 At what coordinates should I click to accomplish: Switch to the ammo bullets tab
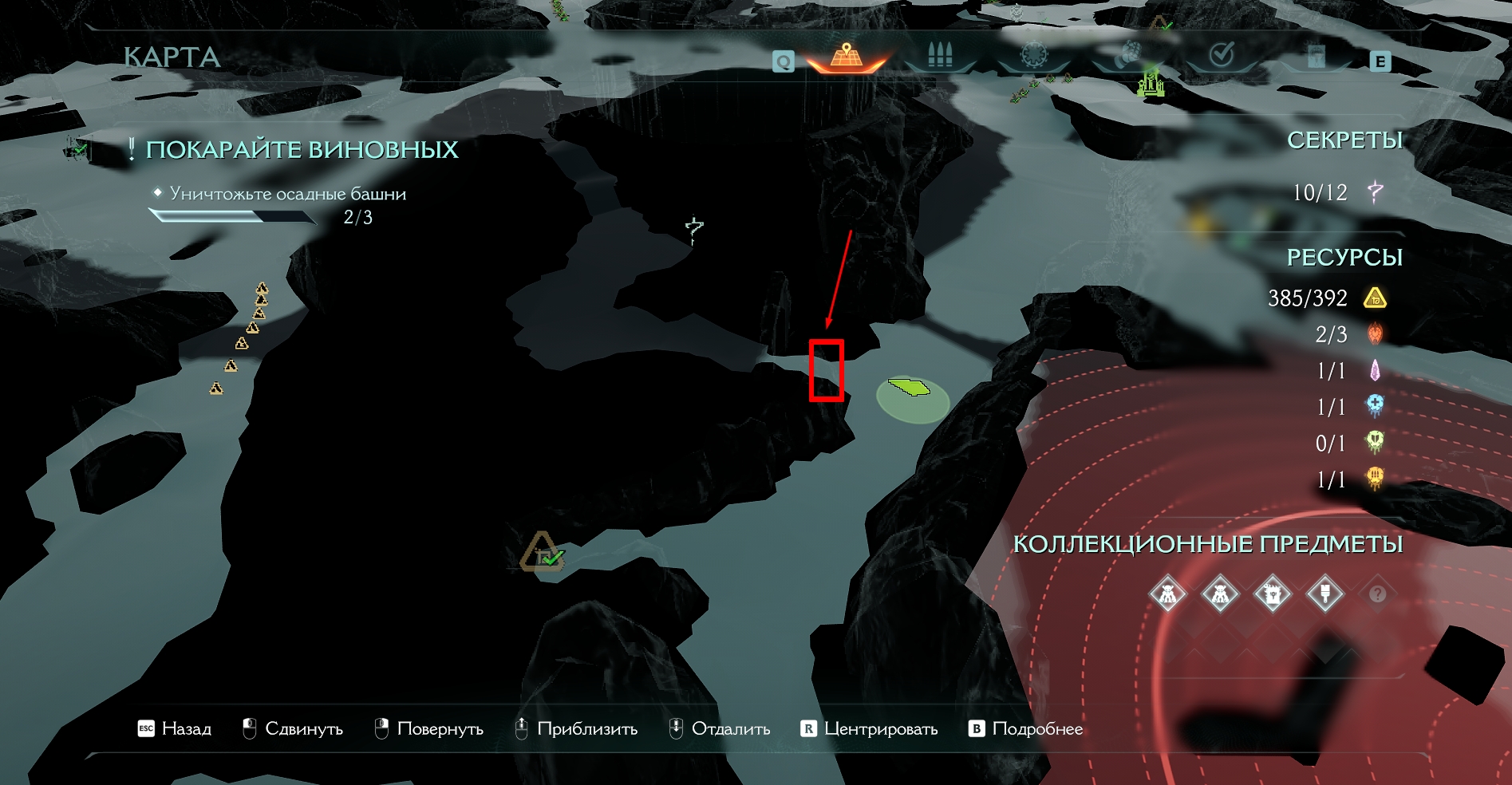pos(940,55)
